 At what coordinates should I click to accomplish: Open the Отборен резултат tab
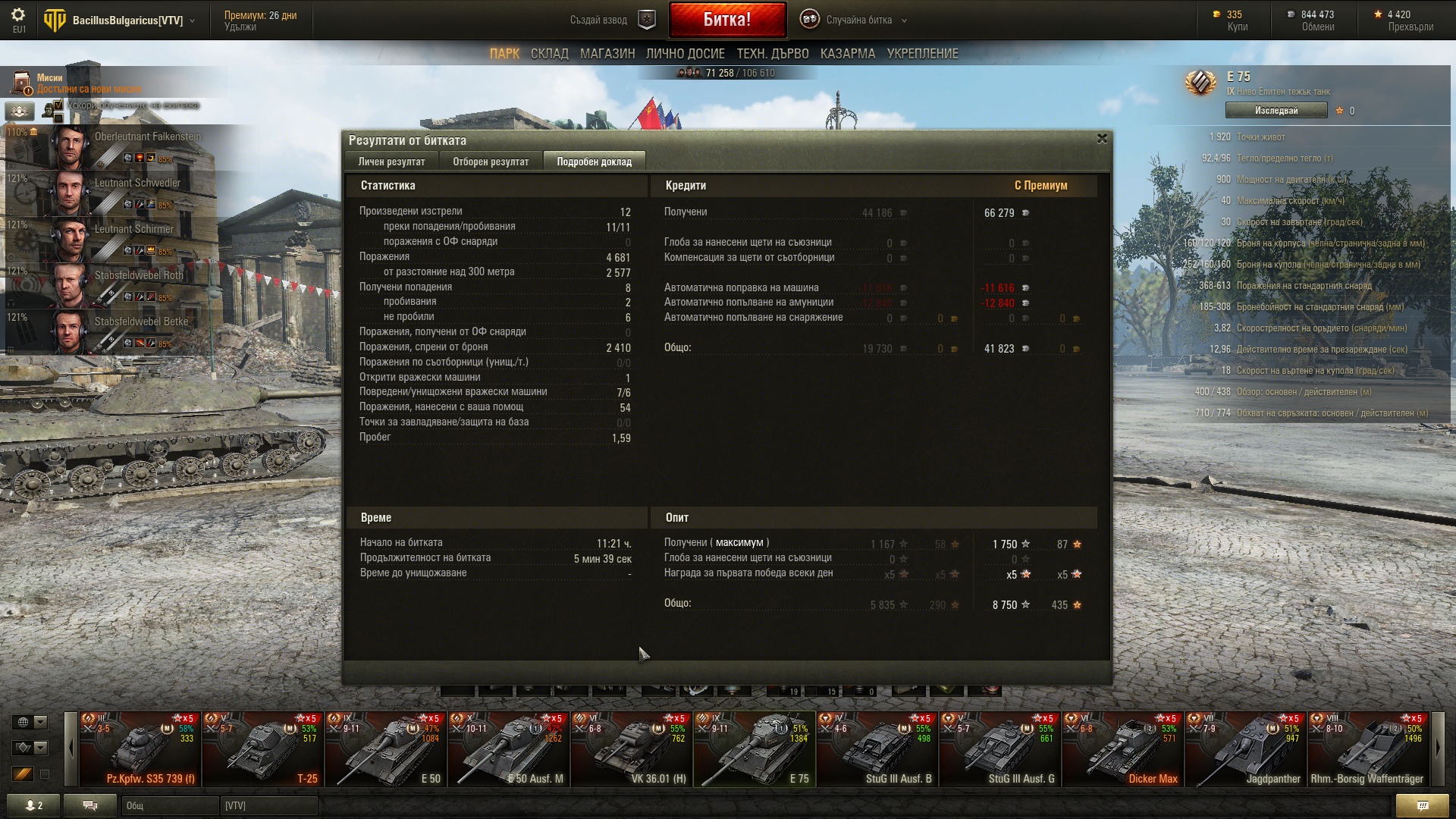tap(491, 162)
